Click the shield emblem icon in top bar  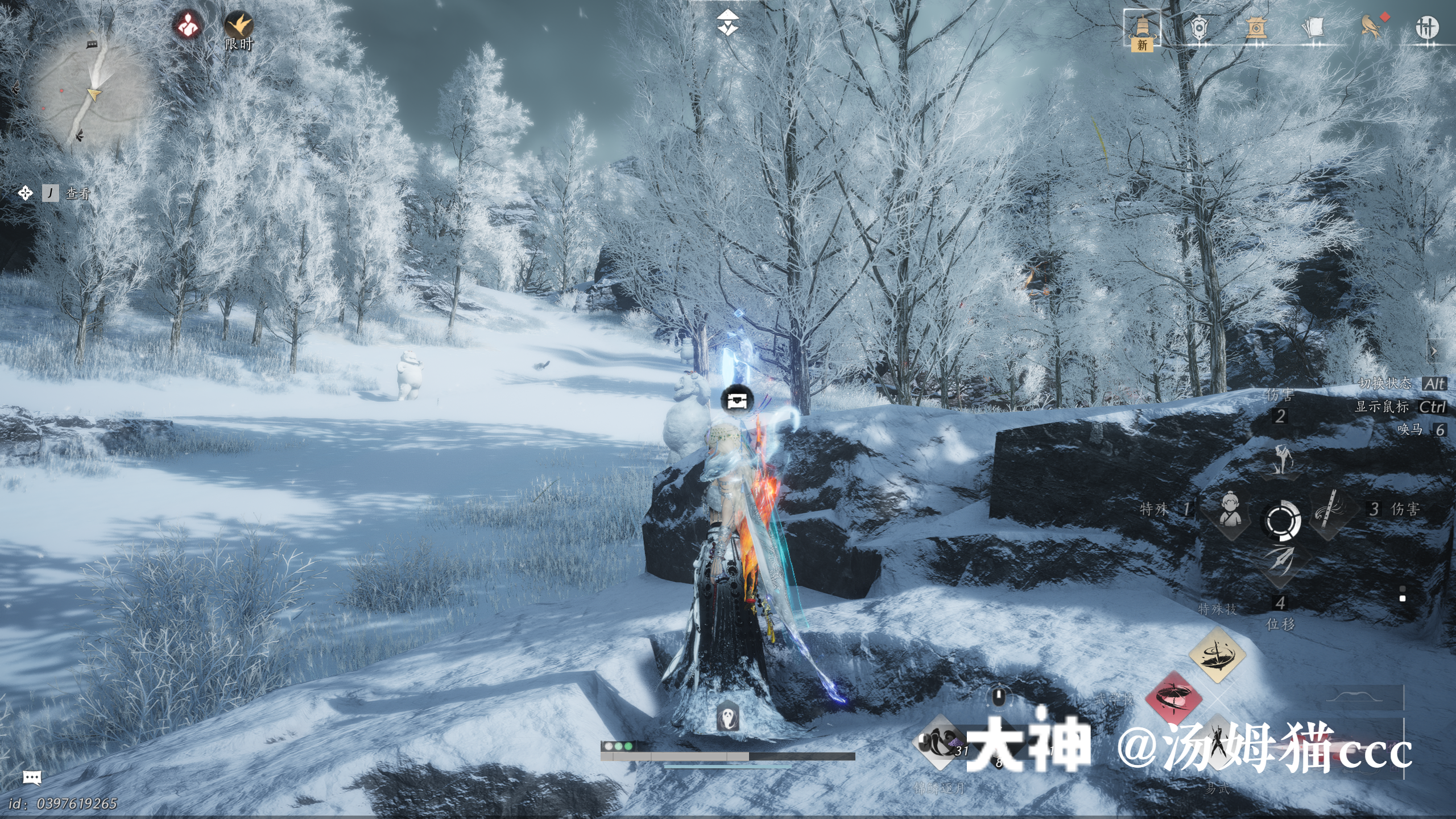1198,27
